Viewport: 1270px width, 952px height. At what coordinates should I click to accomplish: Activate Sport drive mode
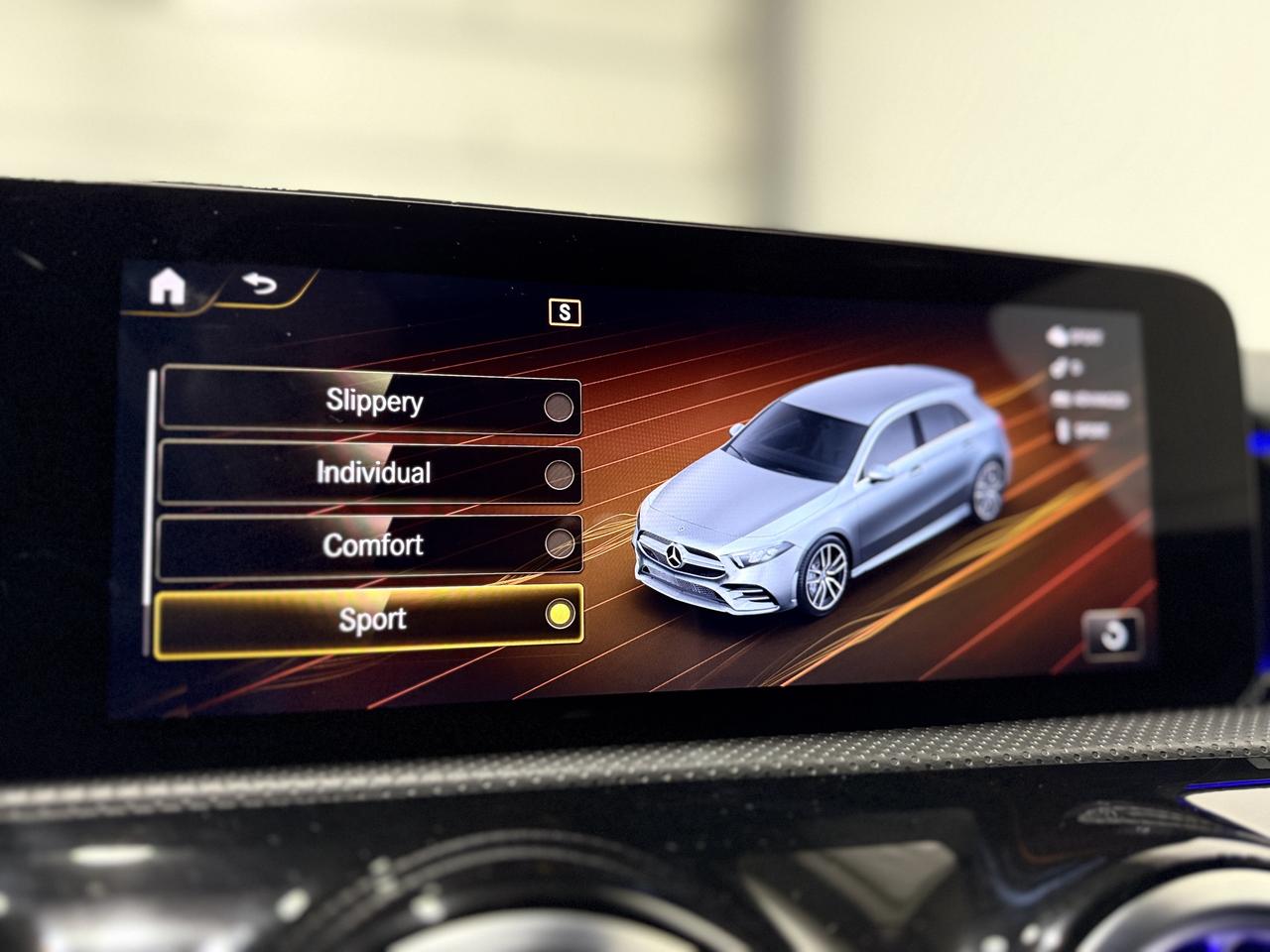373,617
